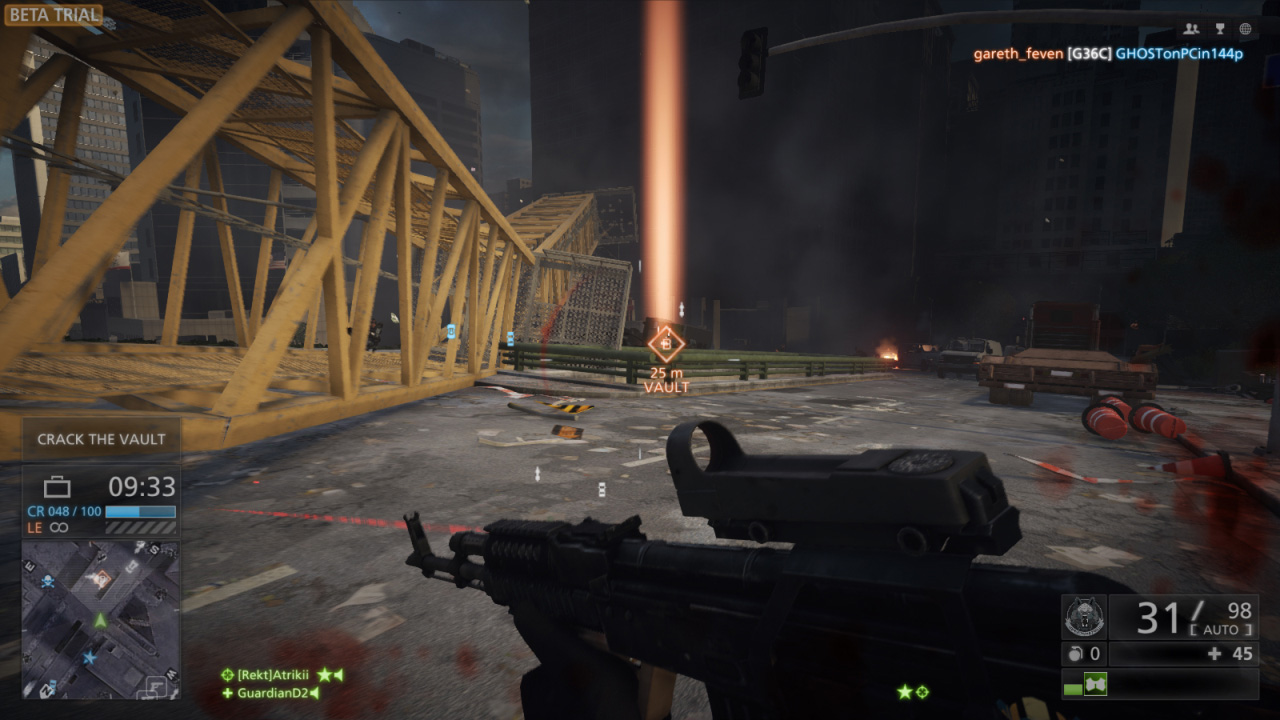
Task: Click the Vault objective marker
Action: tap(665, 344)
